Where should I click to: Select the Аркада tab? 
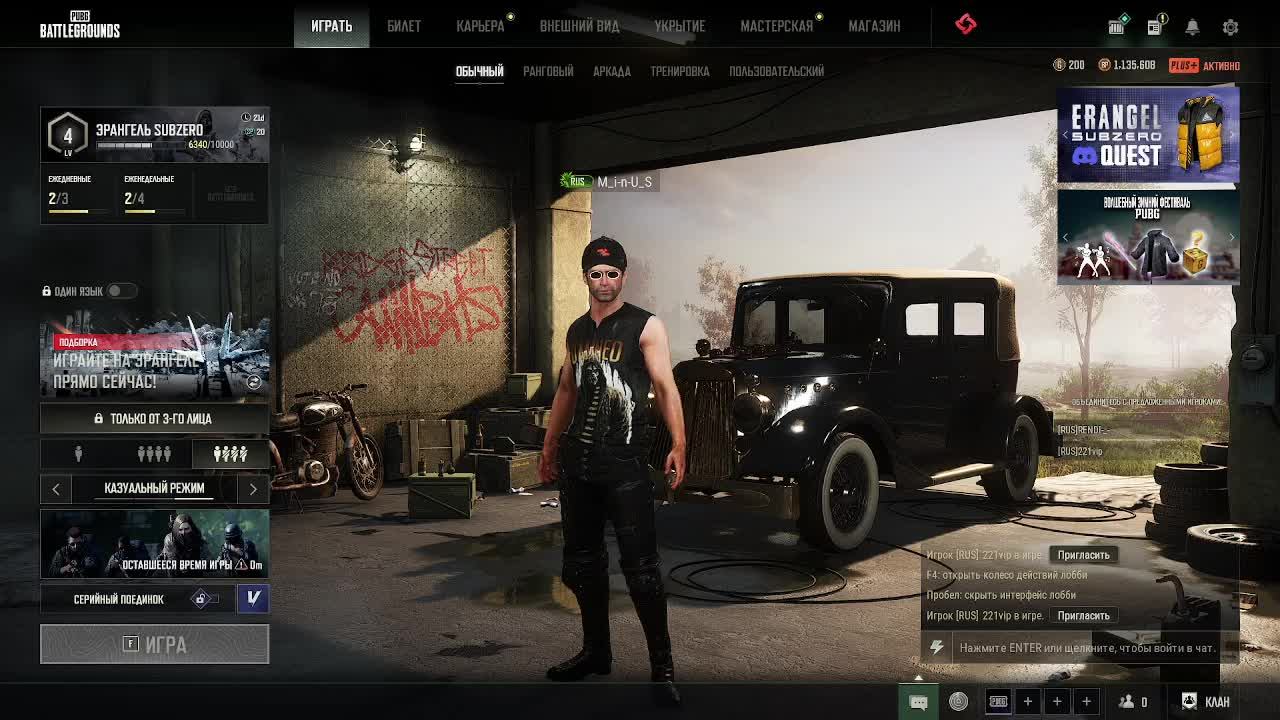pyautogui.click(x=612, y=71)
